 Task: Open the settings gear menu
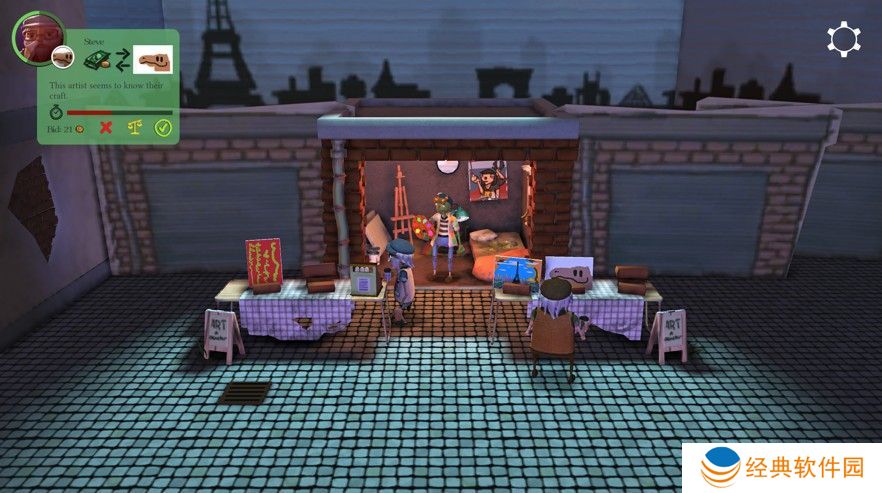pos(843,39)
